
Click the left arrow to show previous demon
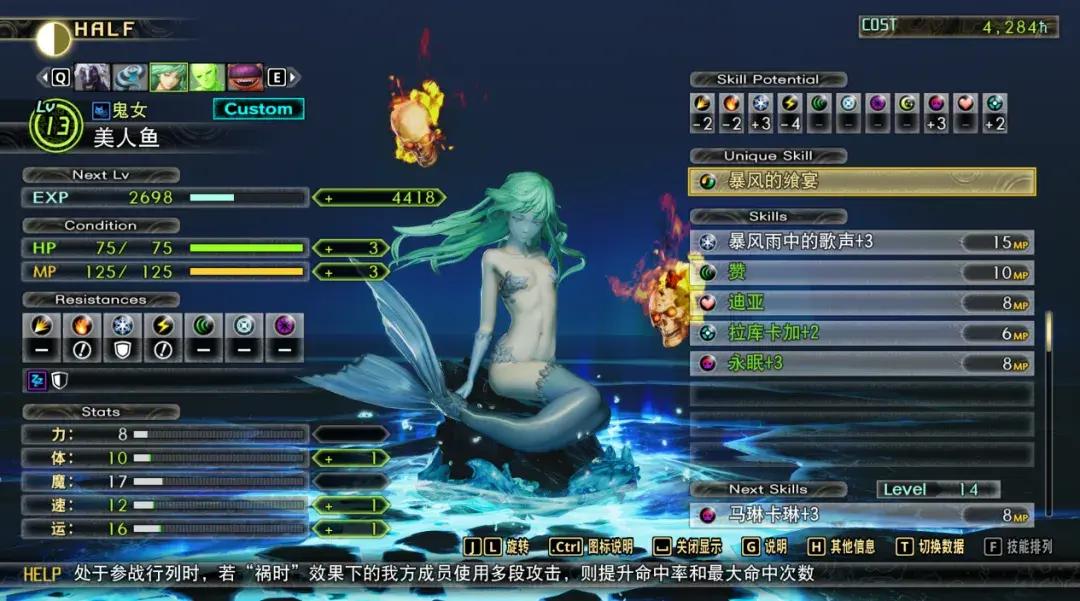[x=43, y=77]
